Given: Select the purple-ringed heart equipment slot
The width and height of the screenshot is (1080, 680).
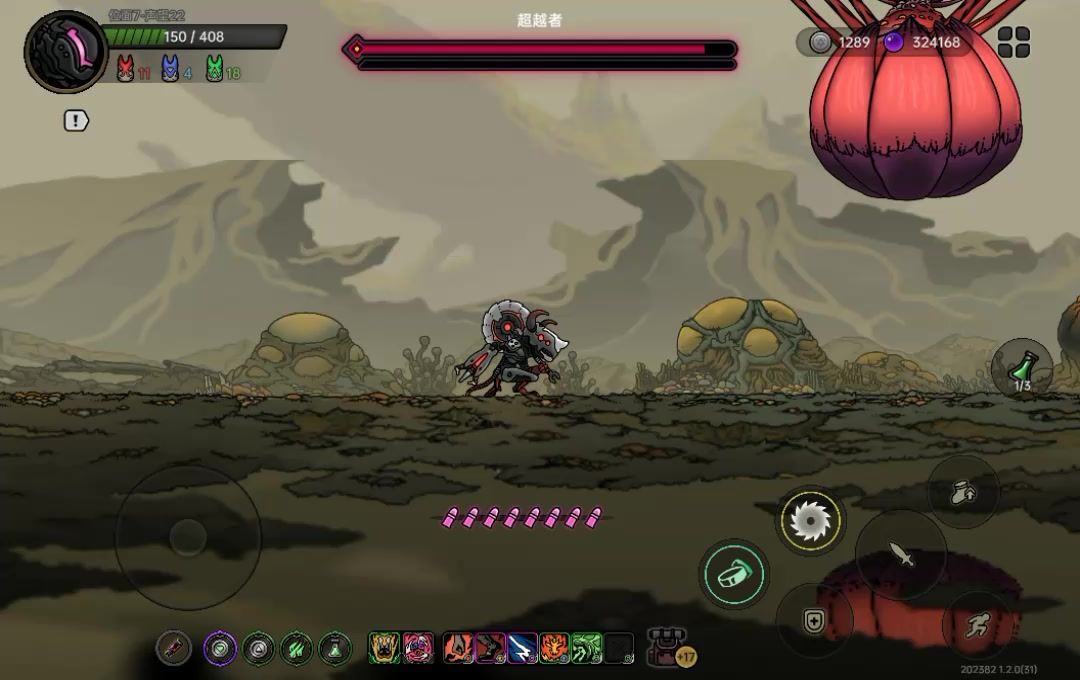Looking at the screenshot, I should (221, 648).
